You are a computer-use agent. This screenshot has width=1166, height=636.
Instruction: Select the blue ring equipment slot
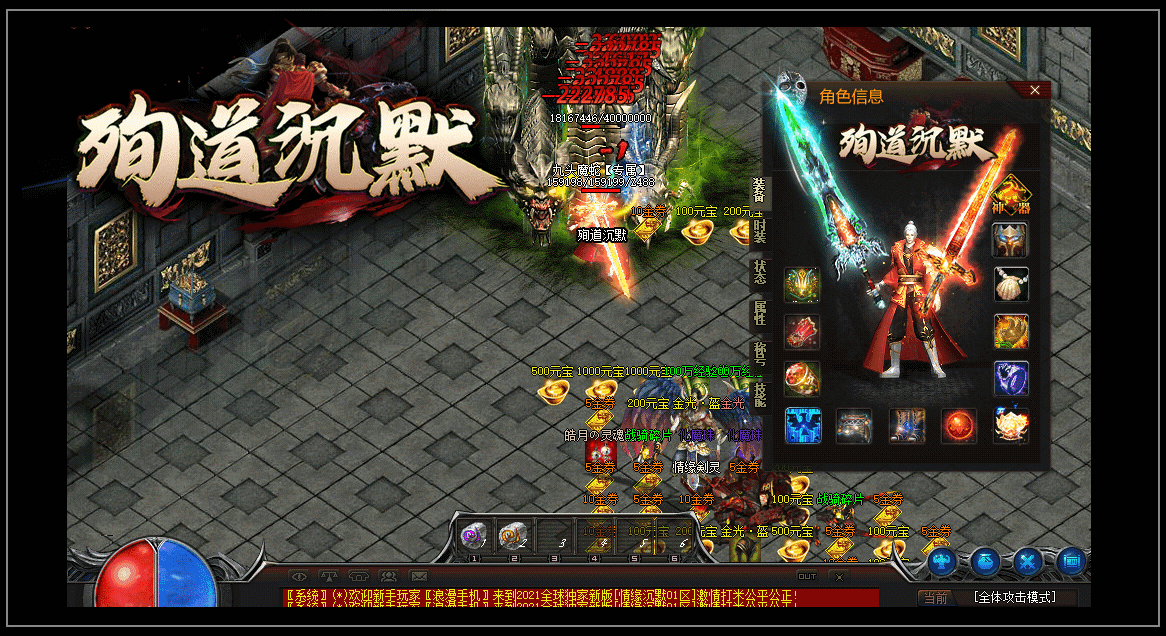tap(1011, 378)
